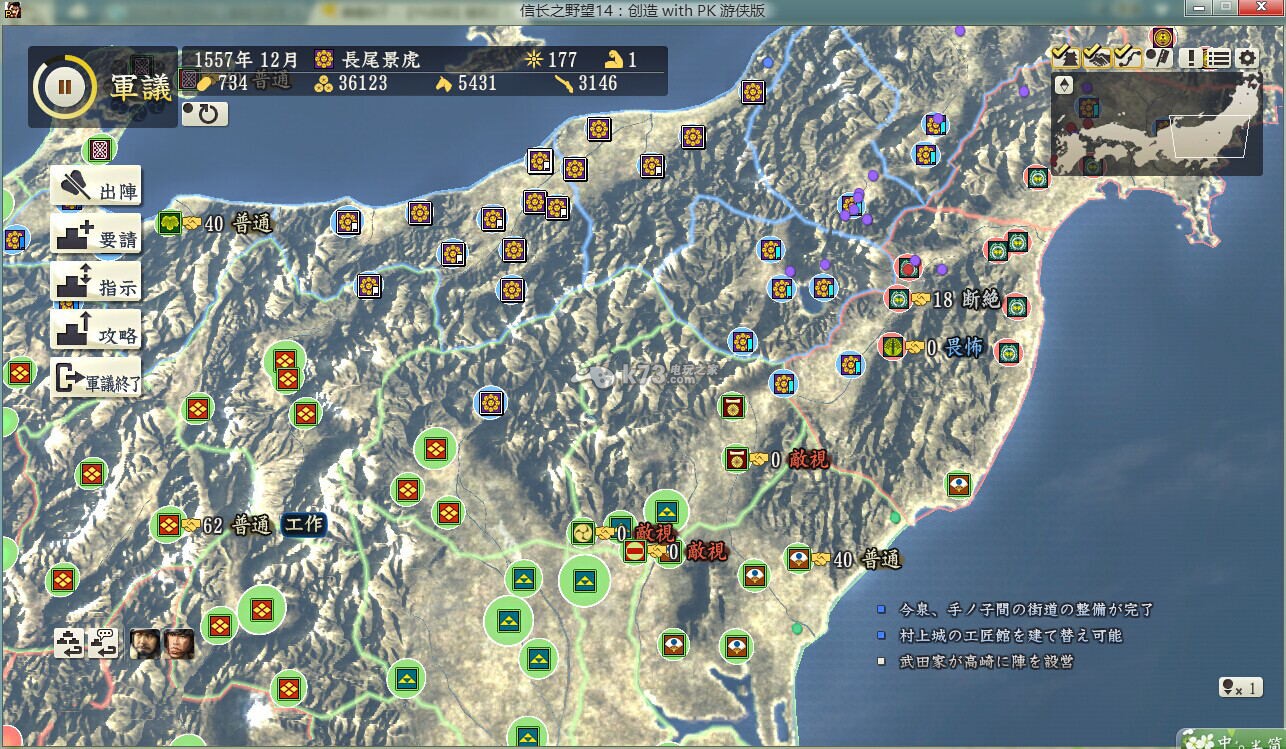Open the list menu icon

tap(1217, 58)
